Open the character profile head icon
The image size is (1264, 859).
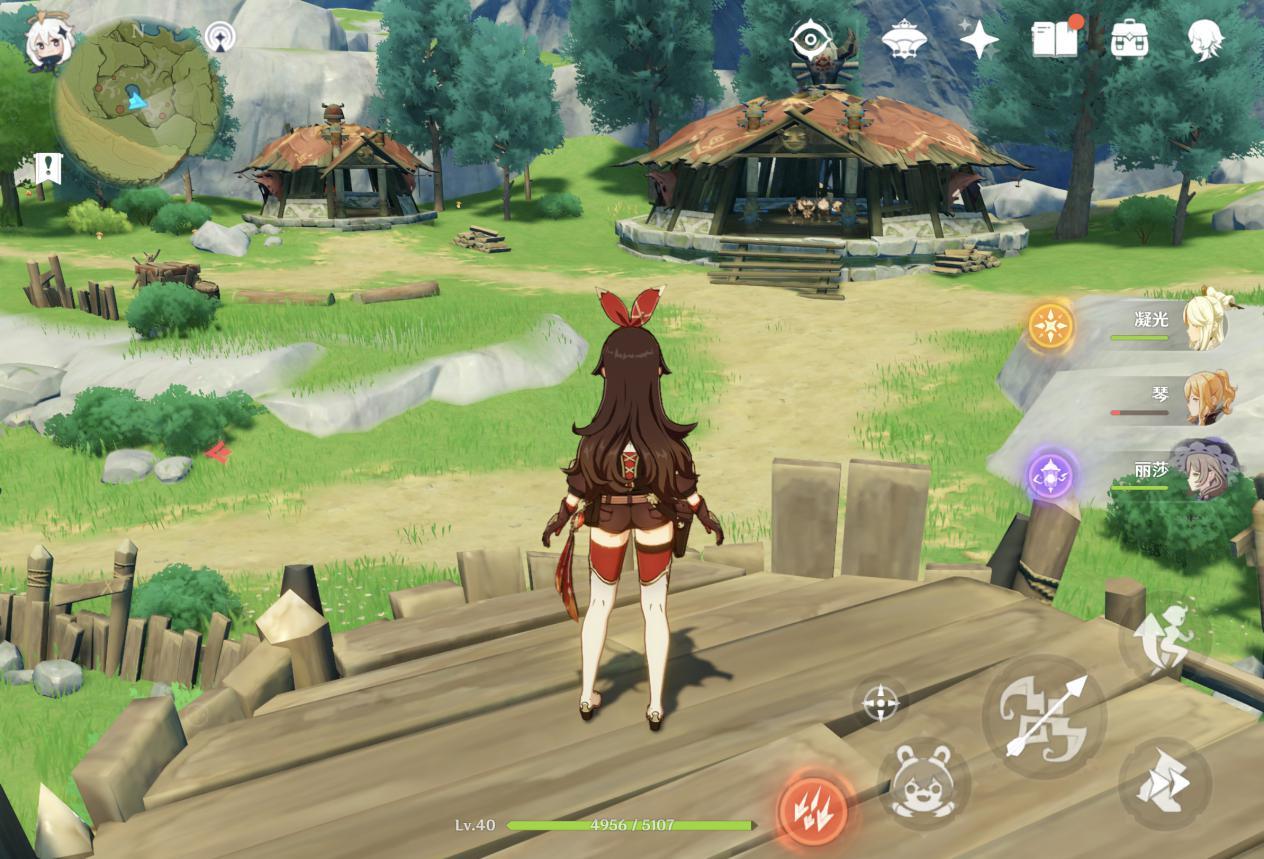[x=1204, y=40]
